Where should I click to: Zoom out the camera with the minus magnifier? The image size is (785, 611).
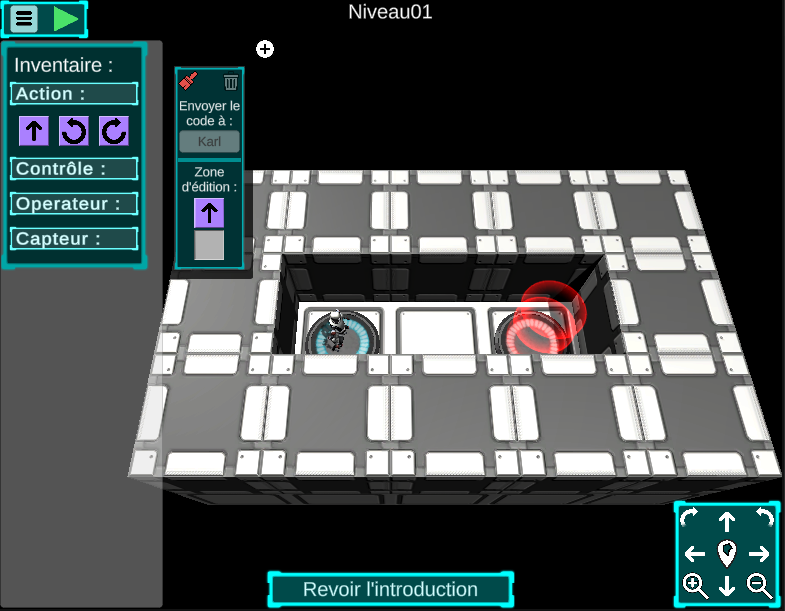coord(759,586)
